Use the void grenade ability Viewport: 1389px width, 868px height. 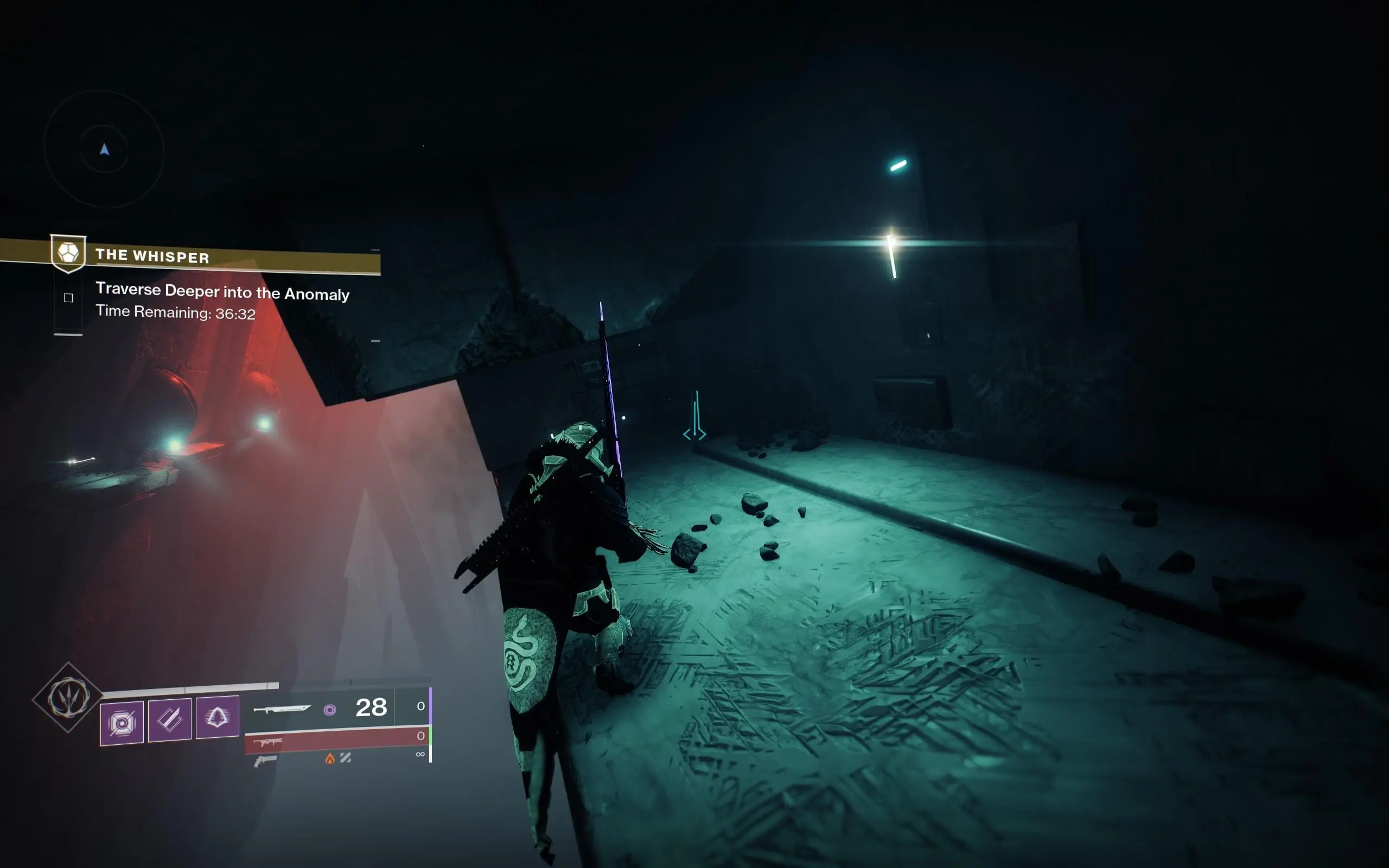coord(122,722)
